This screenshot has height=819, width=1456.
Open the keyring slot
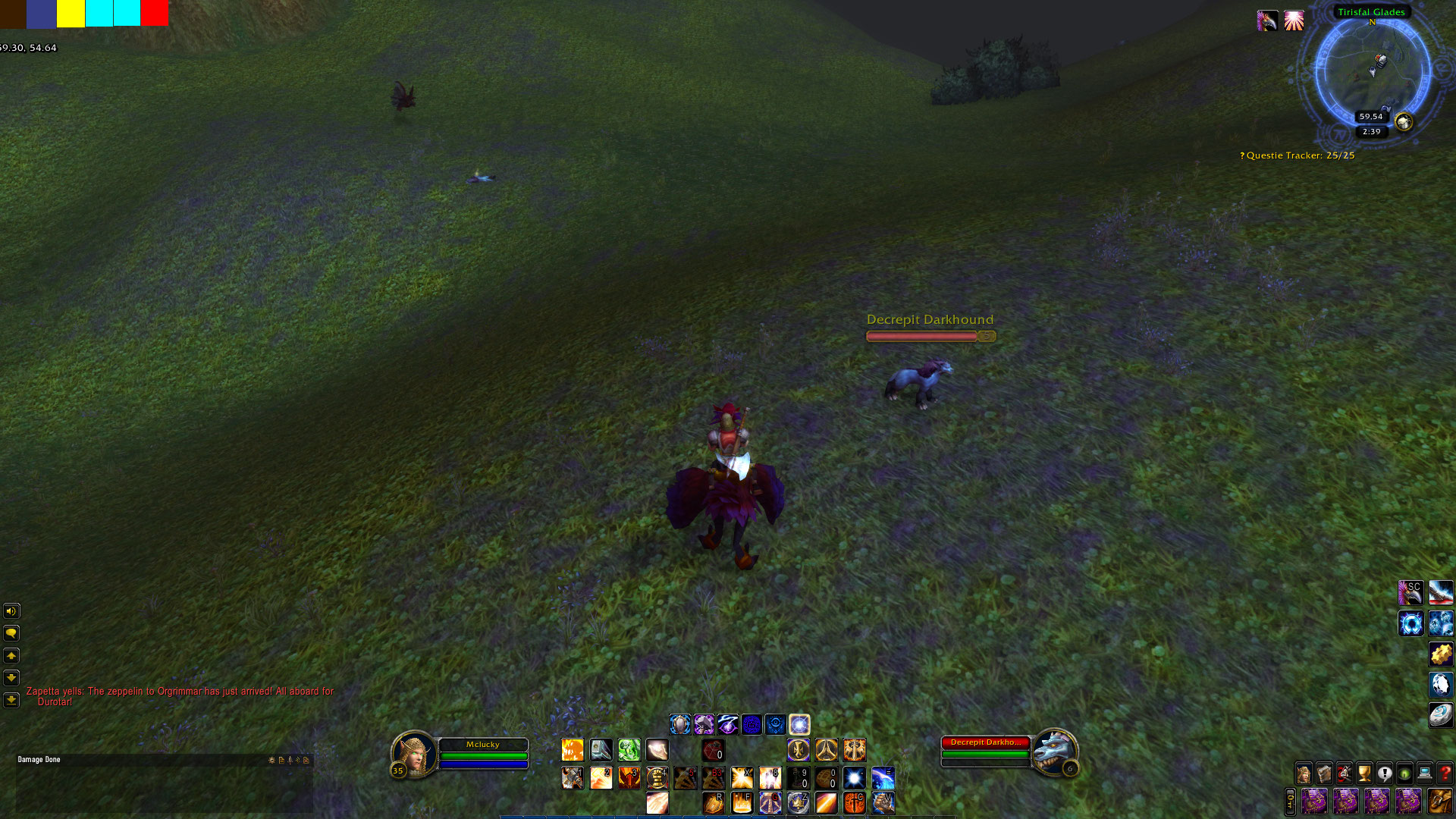1290,801
